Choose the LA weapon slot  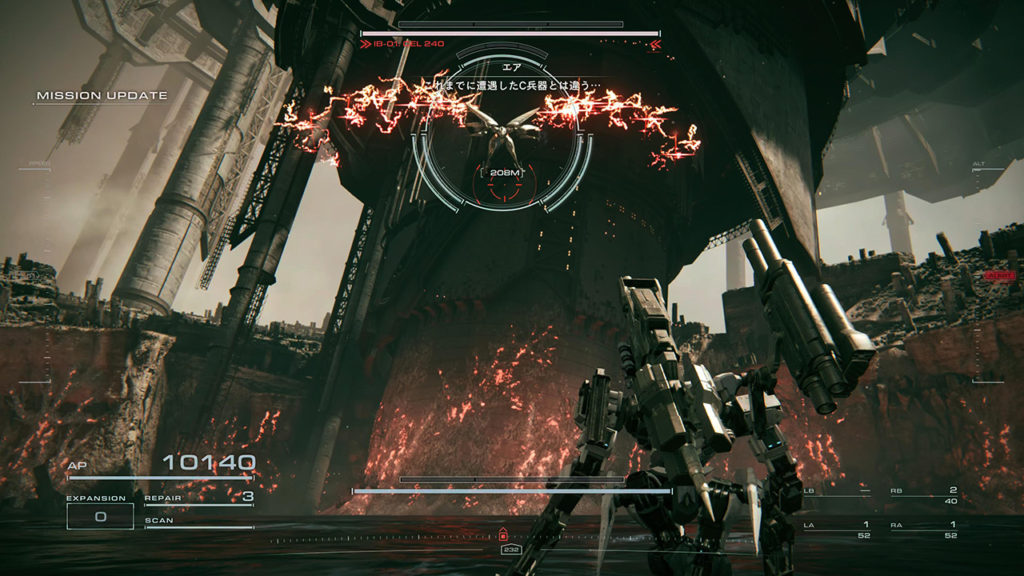point(836,529)
